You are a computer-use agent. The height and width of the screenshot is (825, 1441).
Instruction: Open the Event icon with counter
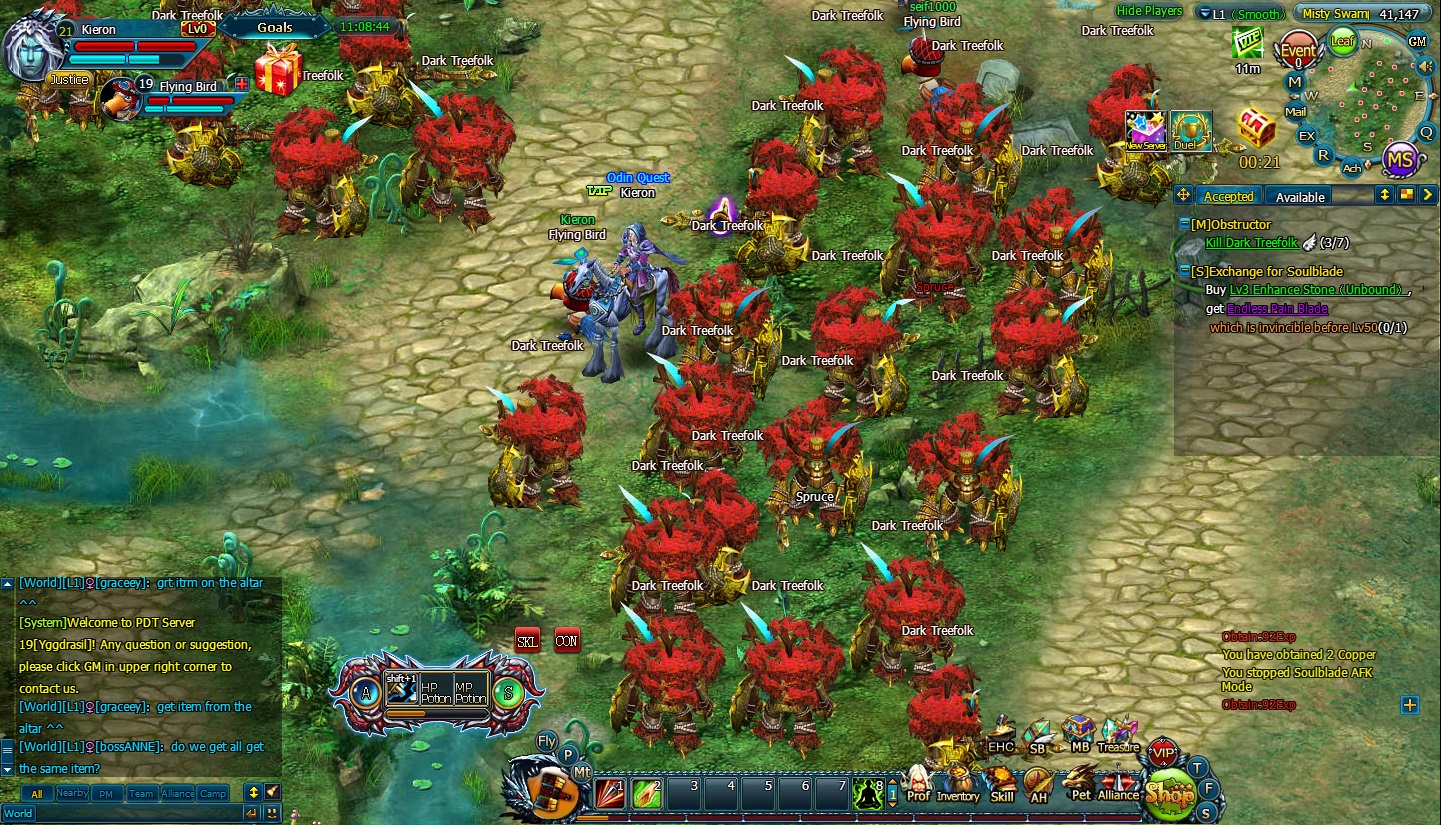point(1297,49)
